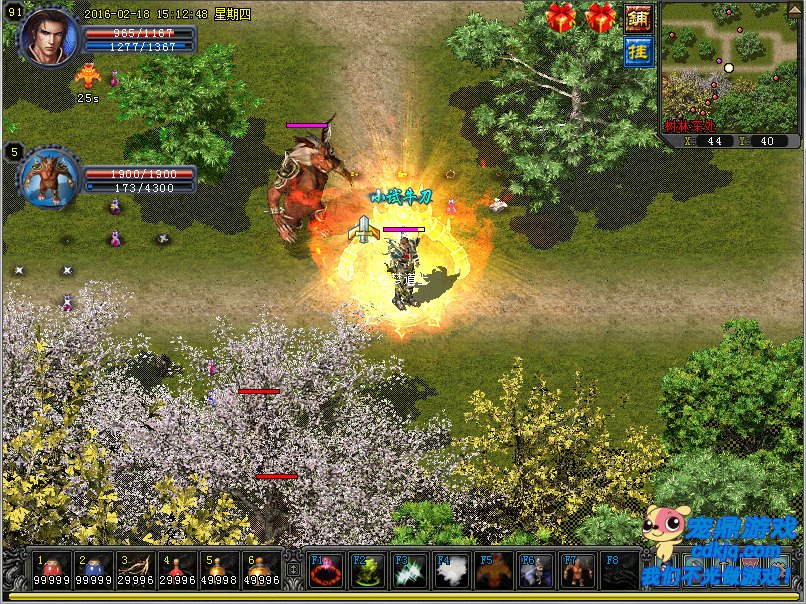Cast the F2 green skill
Viewport: 806px width, 604px height.
pyautogui.click(x=369, y=571)
